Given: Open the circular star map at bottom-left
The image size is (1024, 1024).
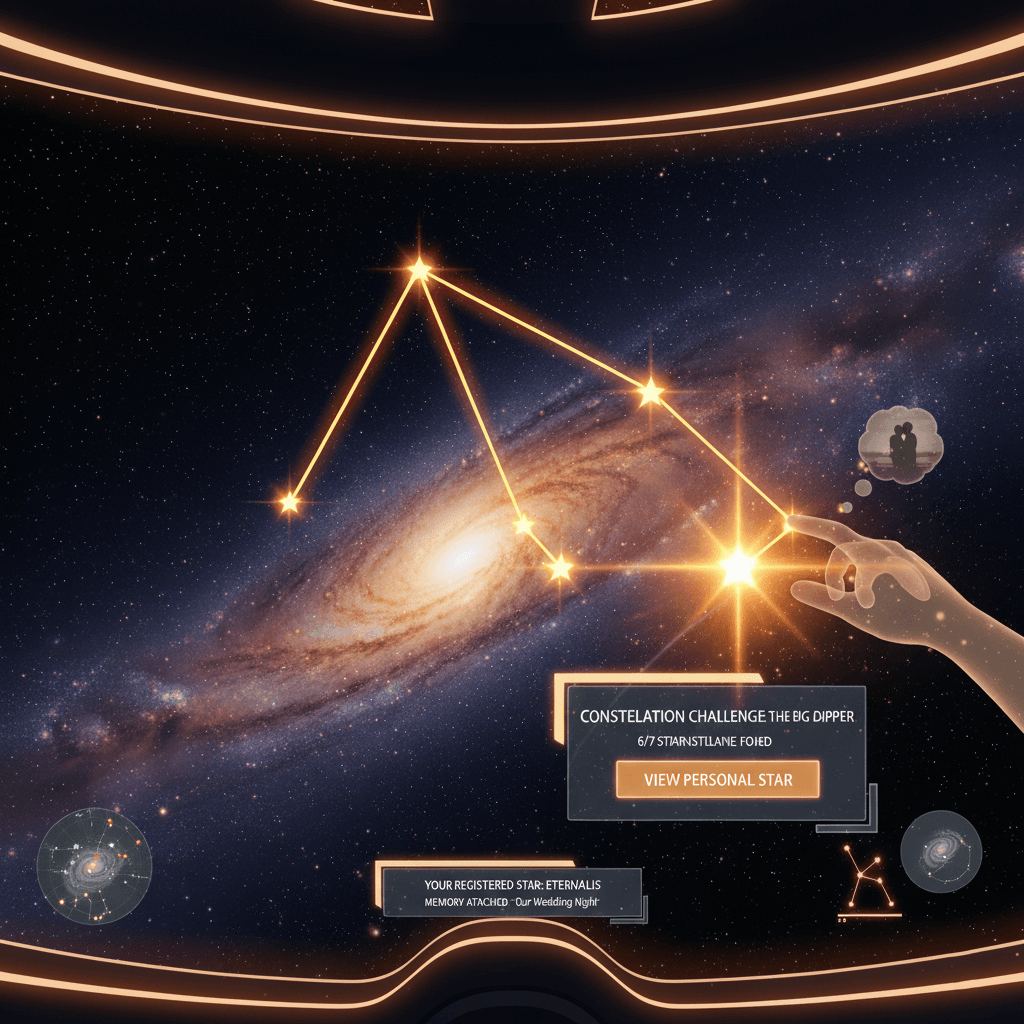Looking at the screenshot, I should 94,864.
